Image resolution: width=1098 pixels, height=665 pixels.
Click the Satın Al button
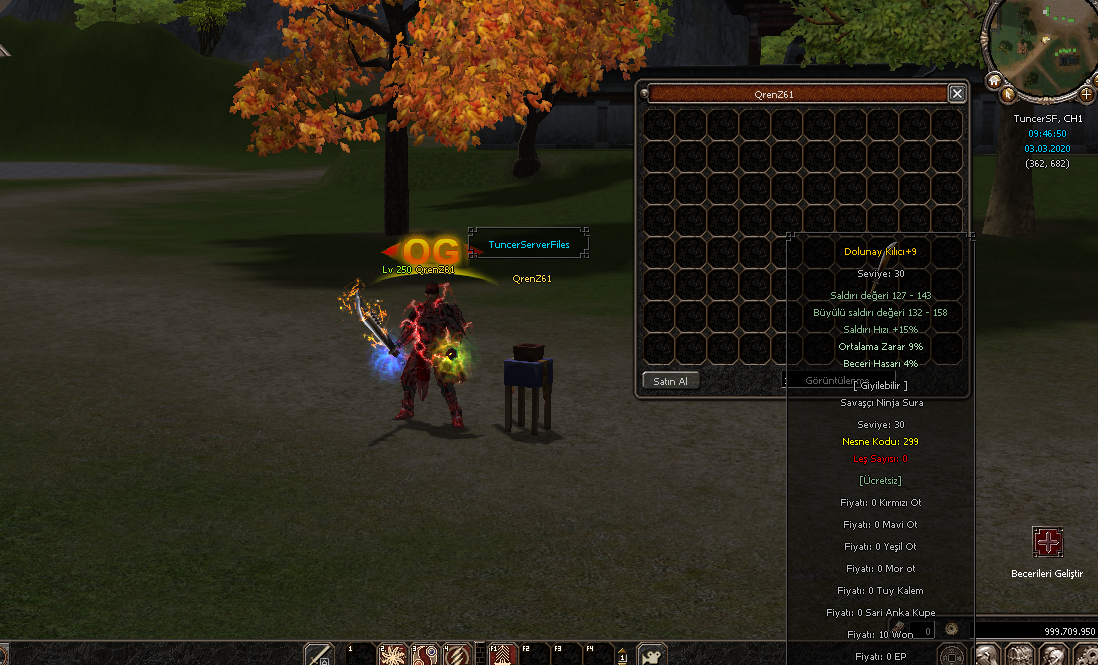[670, 381]
